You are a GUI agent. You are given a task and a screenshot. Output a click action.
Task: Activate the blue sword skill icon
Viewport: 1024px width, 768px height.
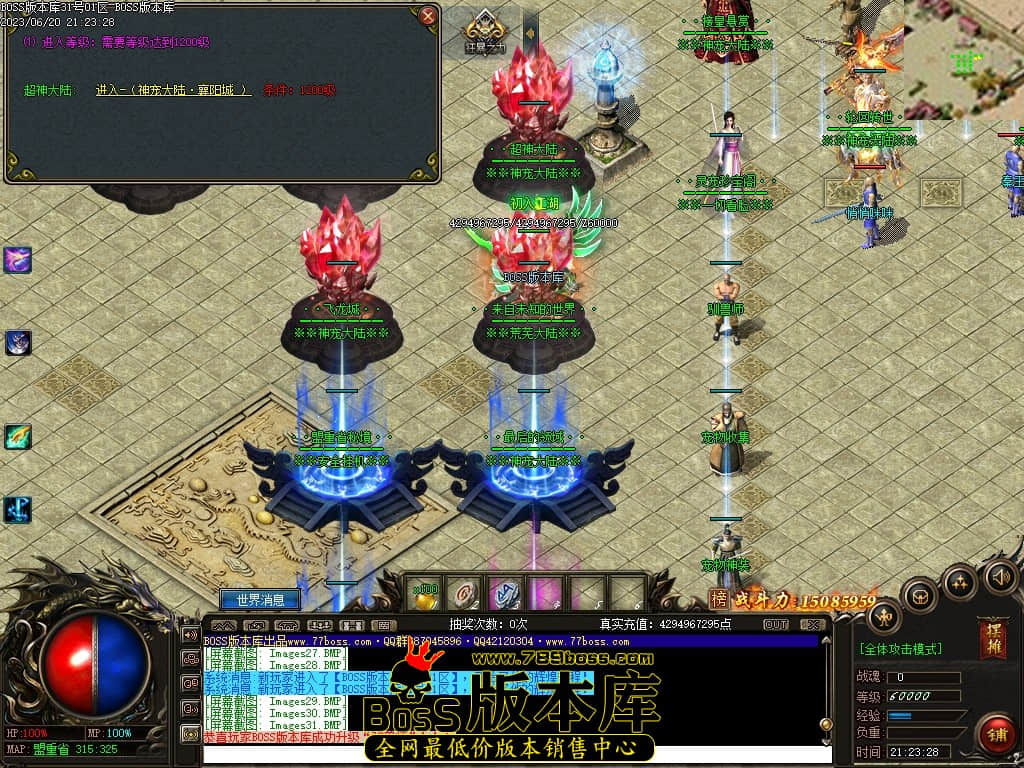(x=18, y=509)
